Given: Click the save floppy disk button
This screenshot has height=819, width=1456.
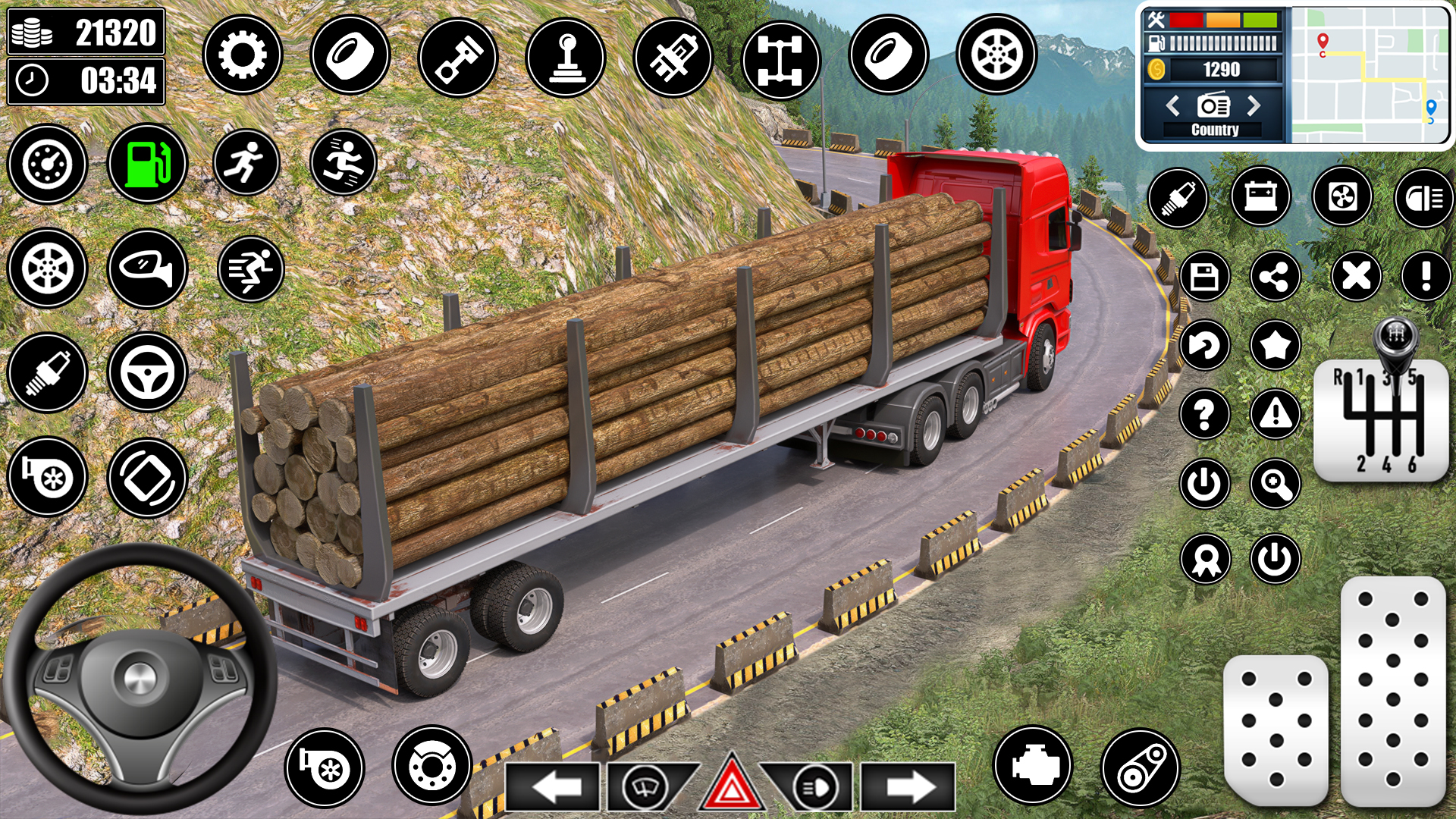Looking at the screenshot, I should 1206,275.
